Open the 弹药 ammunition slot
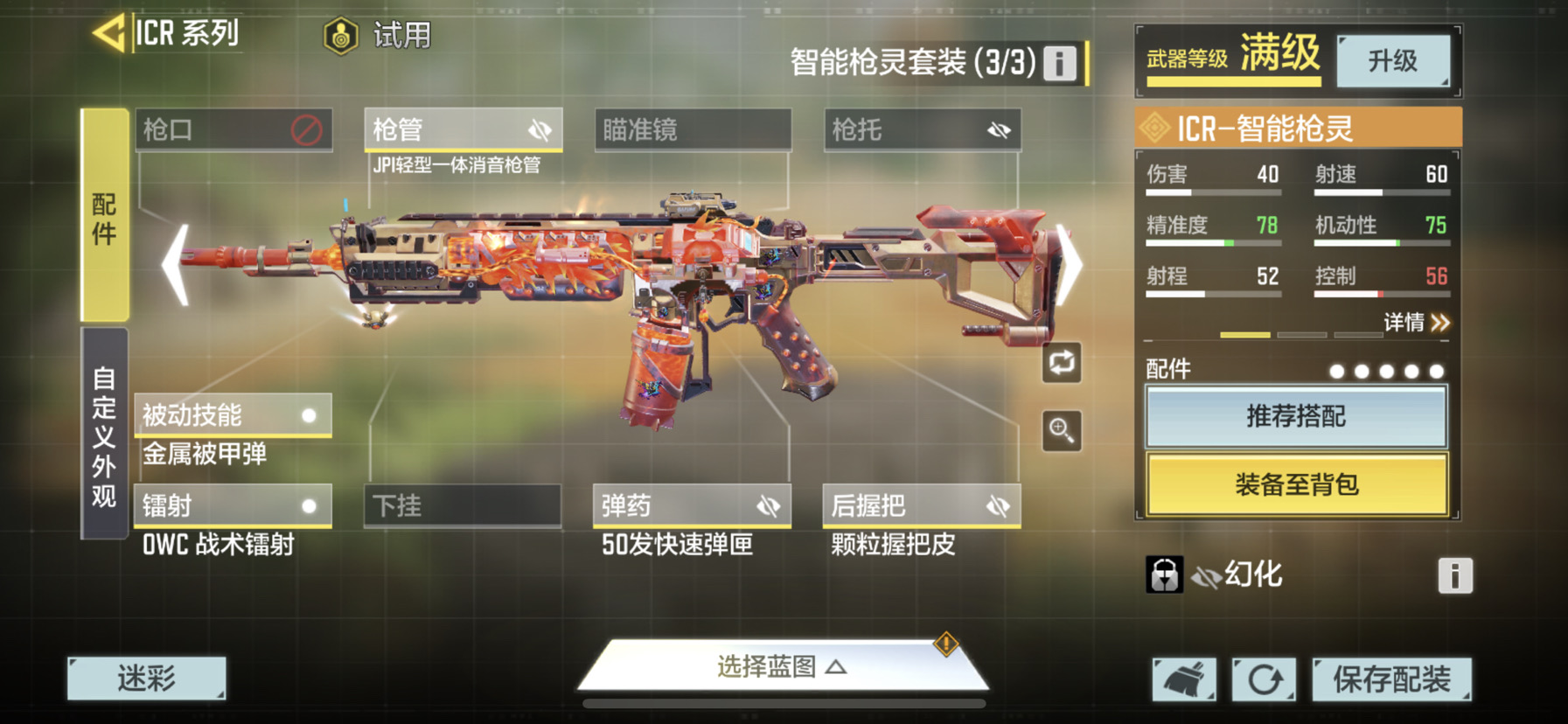1568x724 pixels. tap(692, 506)
